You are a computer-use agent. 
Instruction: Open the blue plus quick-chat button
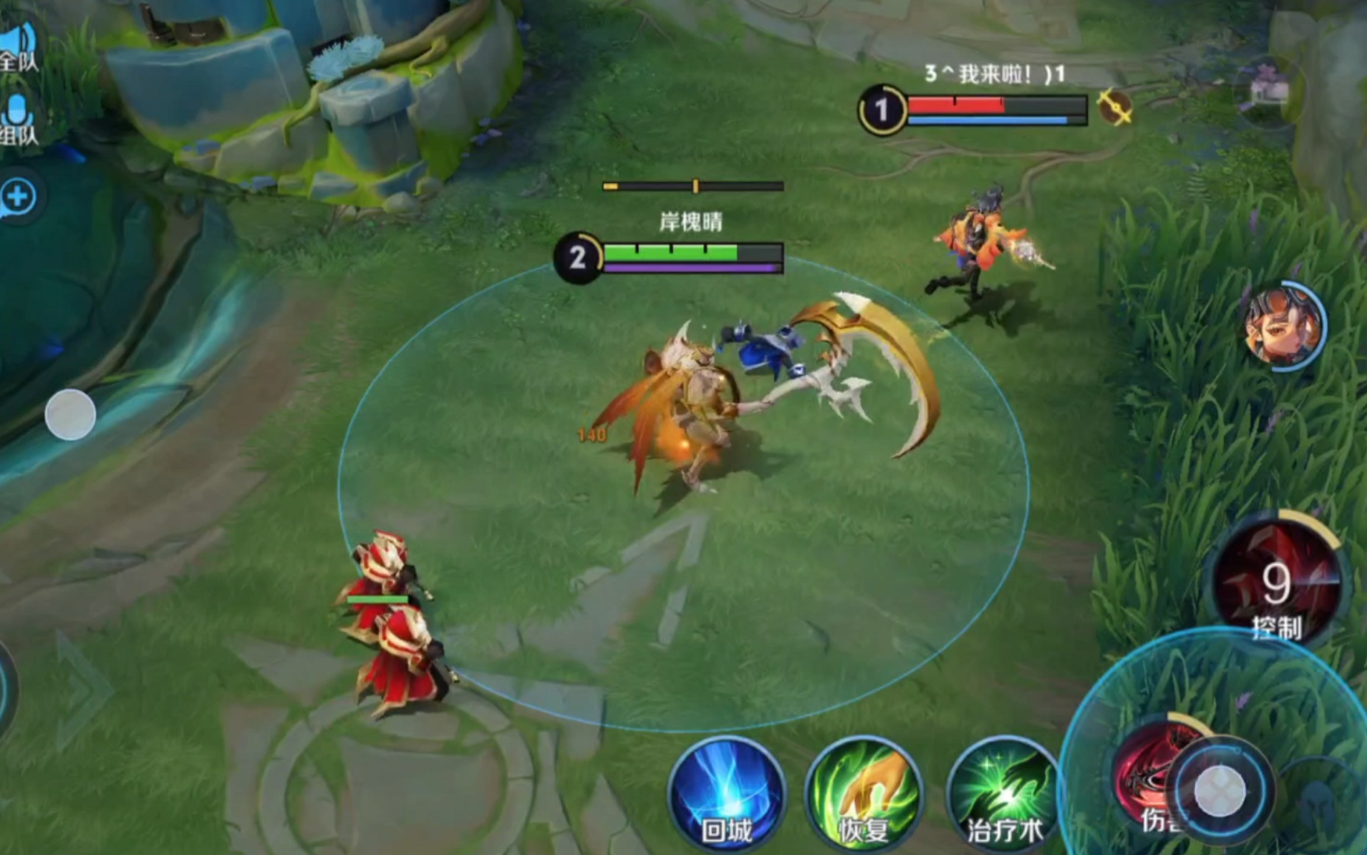point(18,197)
